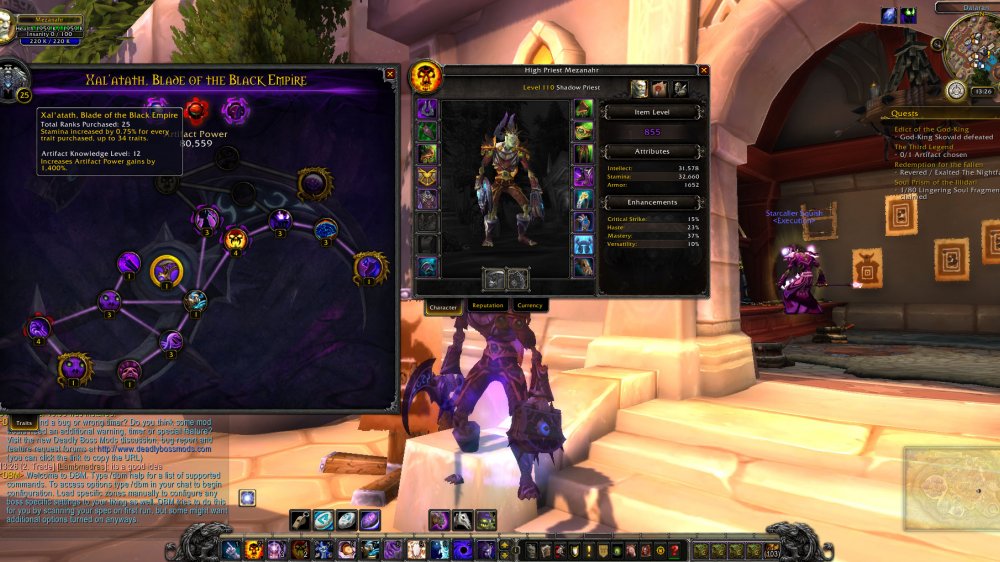Activate the dark void orb ability
Viewport: 1000px width, 562px height.
coord(464,550)
